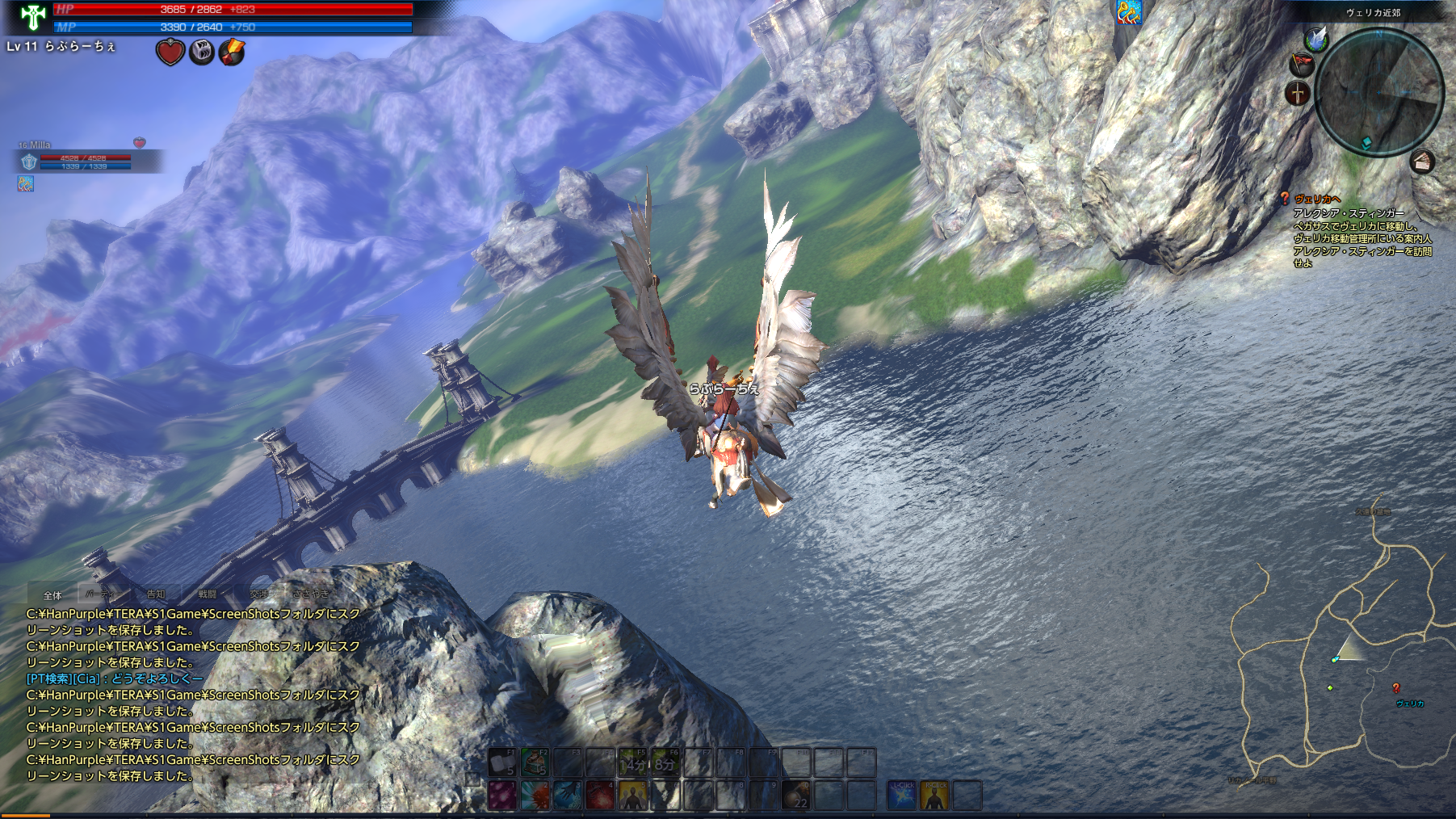Switch to the 戦闘 chat tab

(208, 594)
